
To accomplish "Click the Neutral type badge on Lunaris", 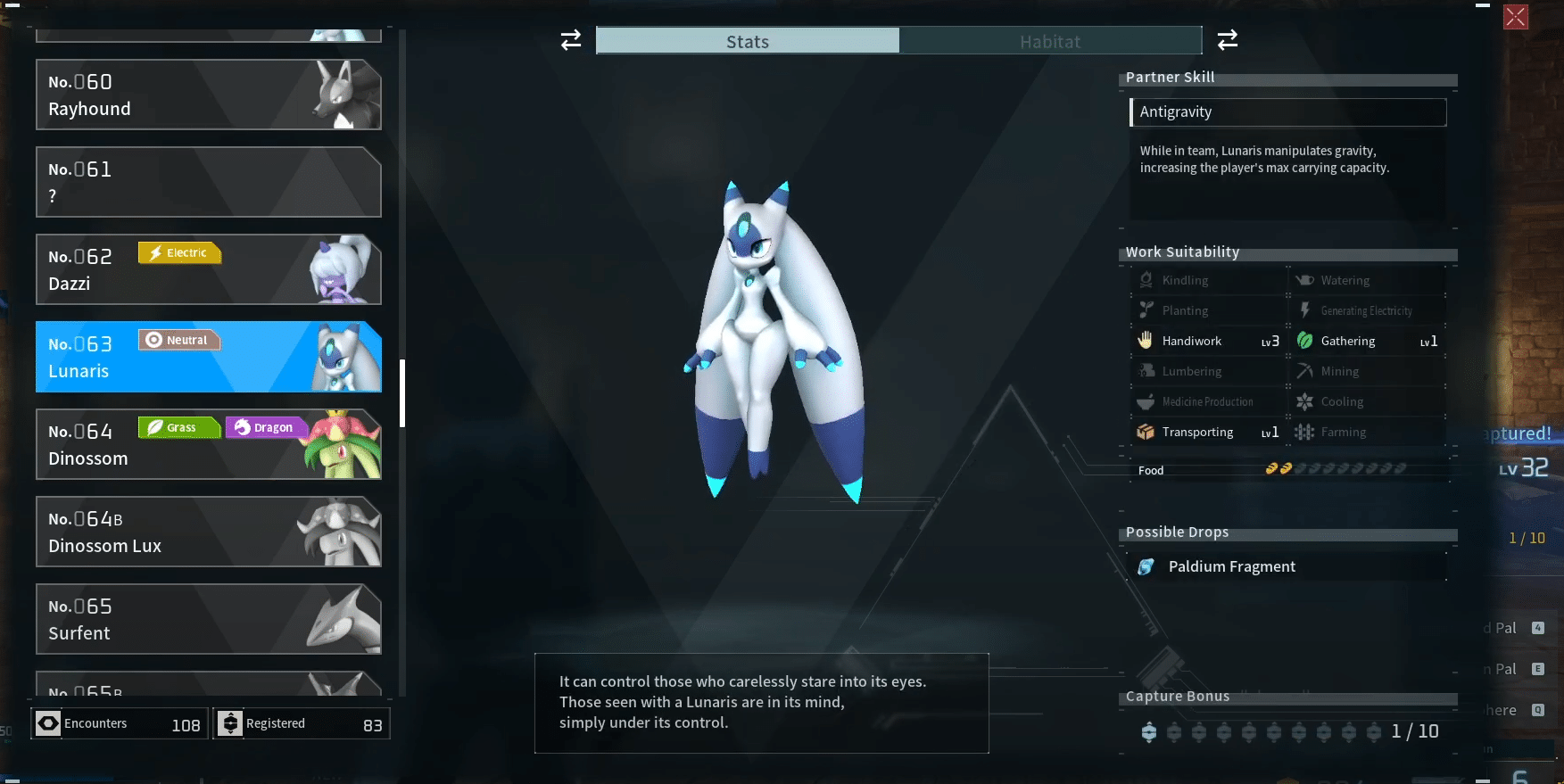I will point(178,339).
